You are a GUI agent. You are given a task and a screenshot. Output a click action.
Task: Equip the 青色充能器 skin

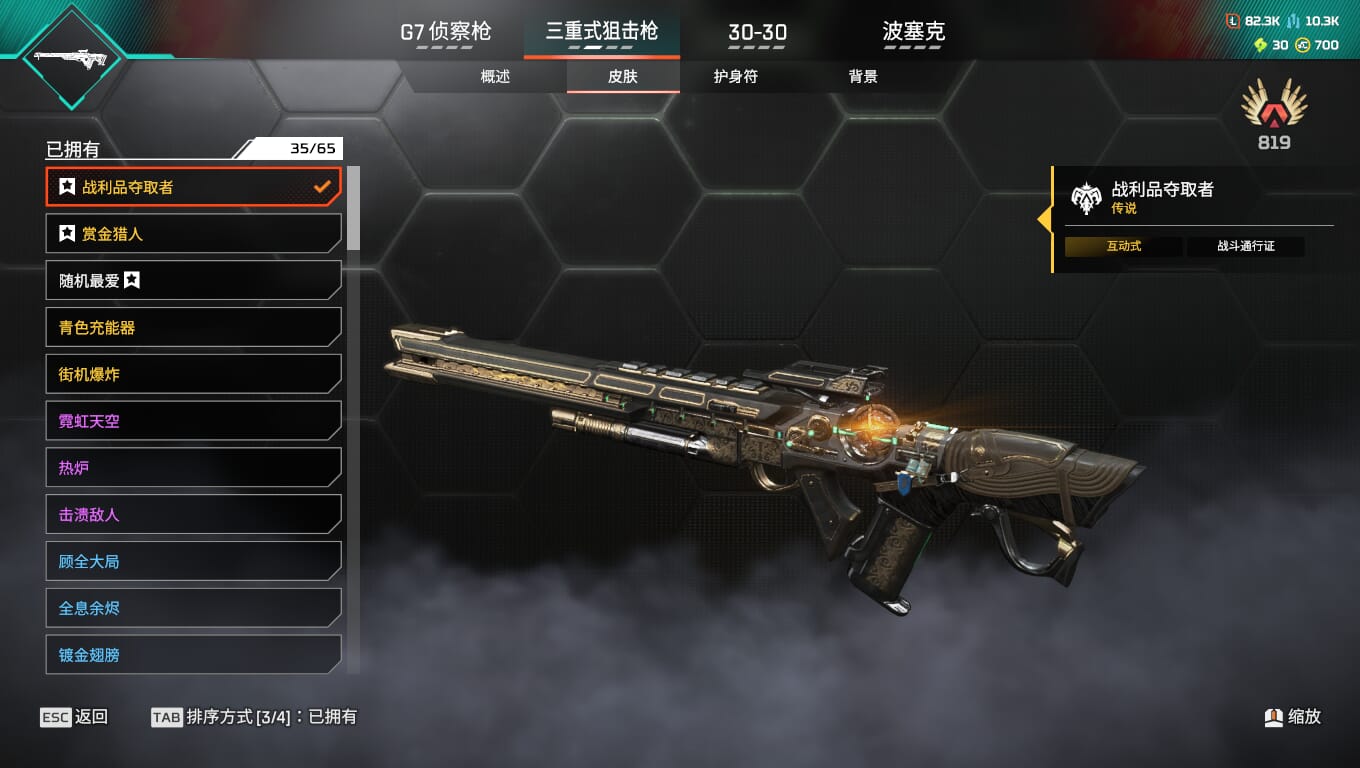pyautogui.click(x=193, y=328)
